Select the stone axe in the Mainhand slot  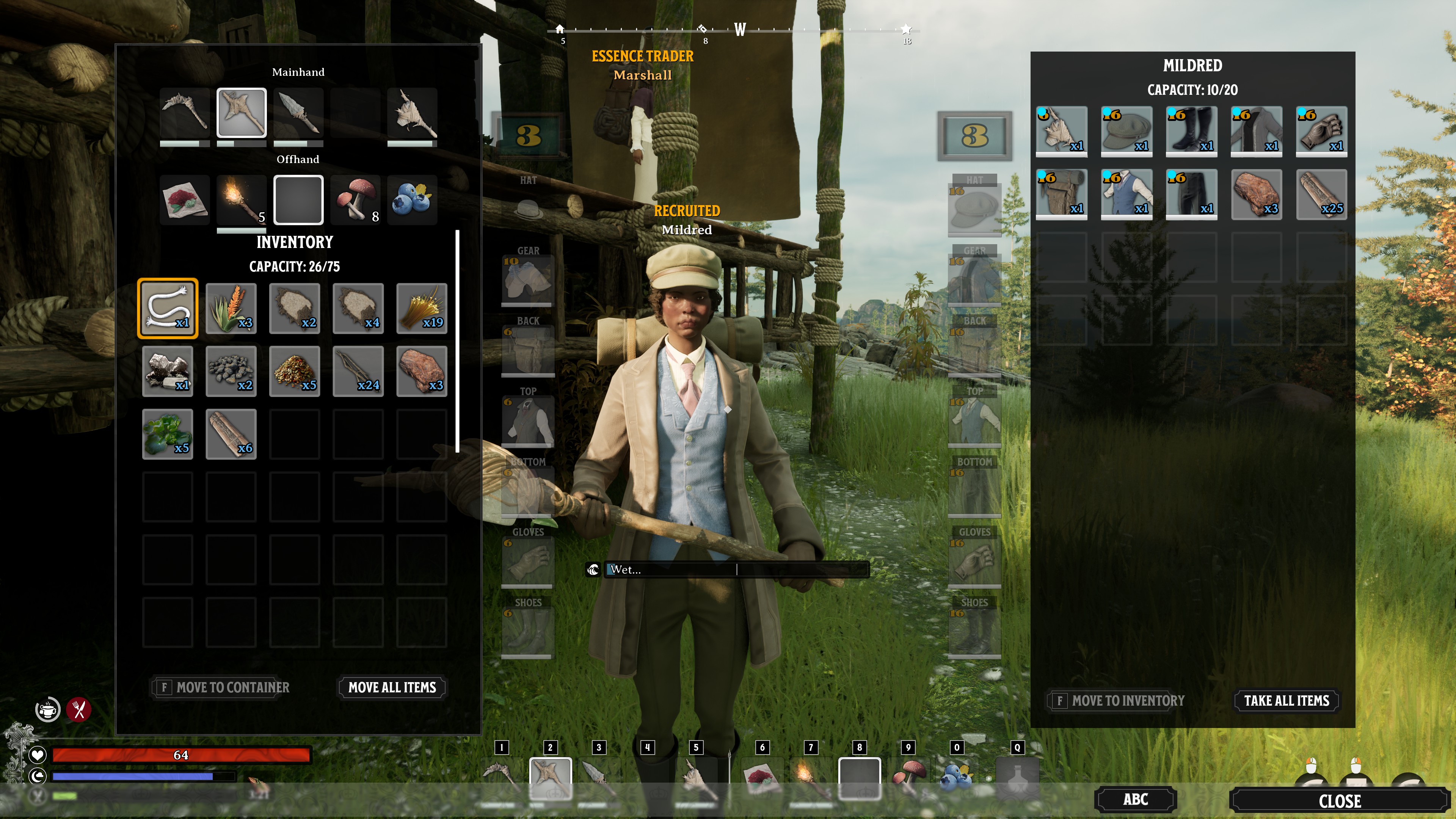tap(242, 112)
